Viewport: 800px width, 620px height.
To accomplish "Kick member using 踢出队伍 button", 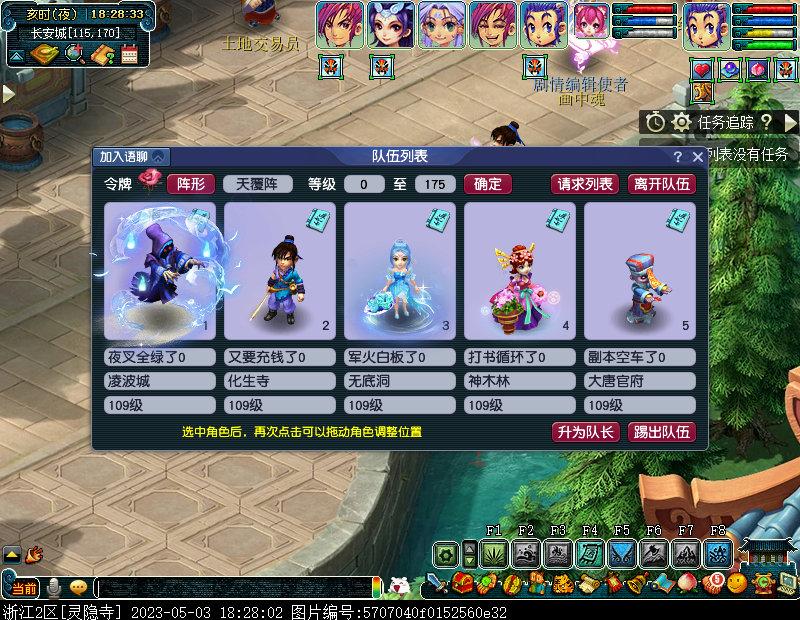I will (x=661, y=432).
